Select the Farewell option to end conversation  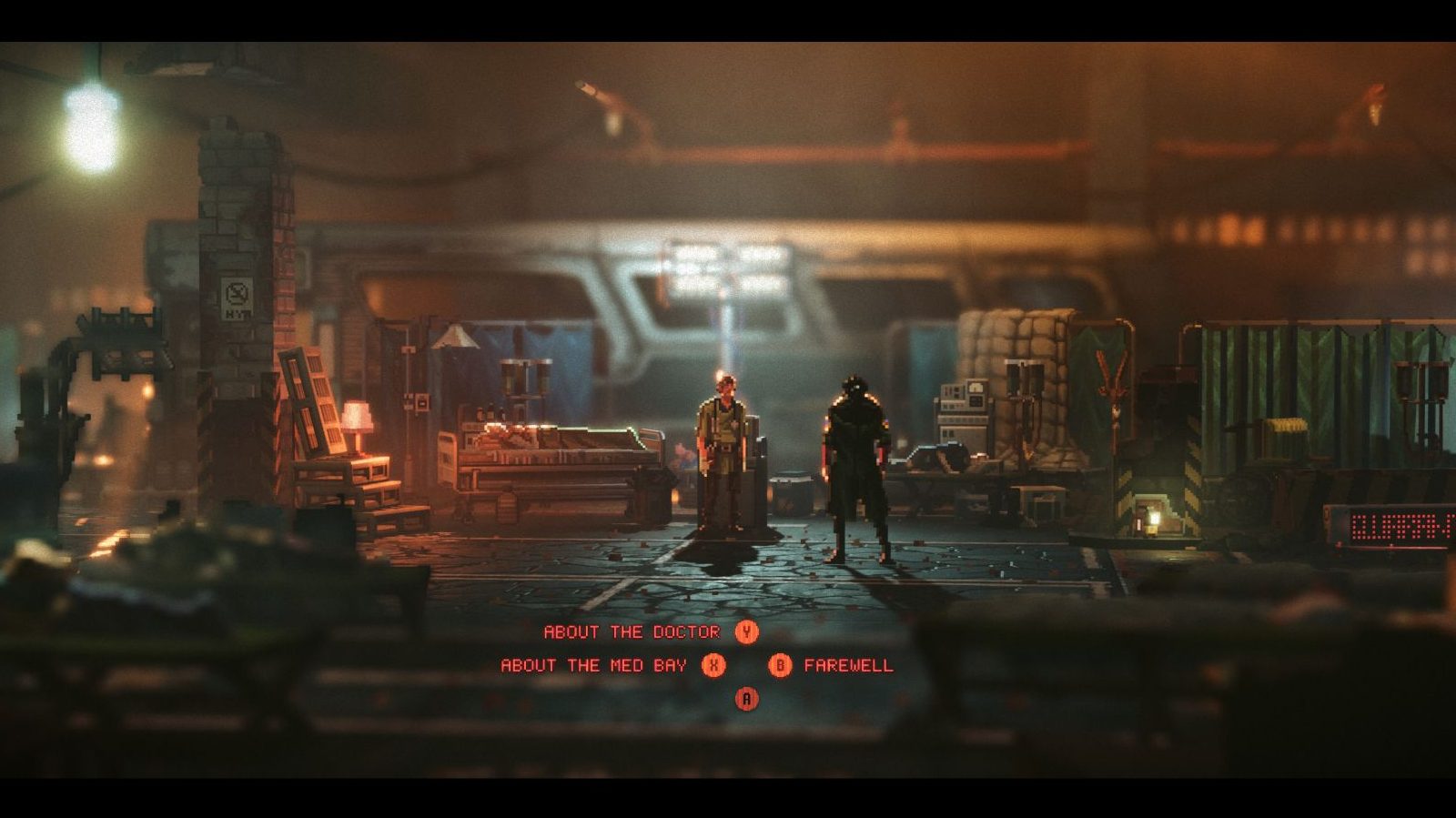848,665
